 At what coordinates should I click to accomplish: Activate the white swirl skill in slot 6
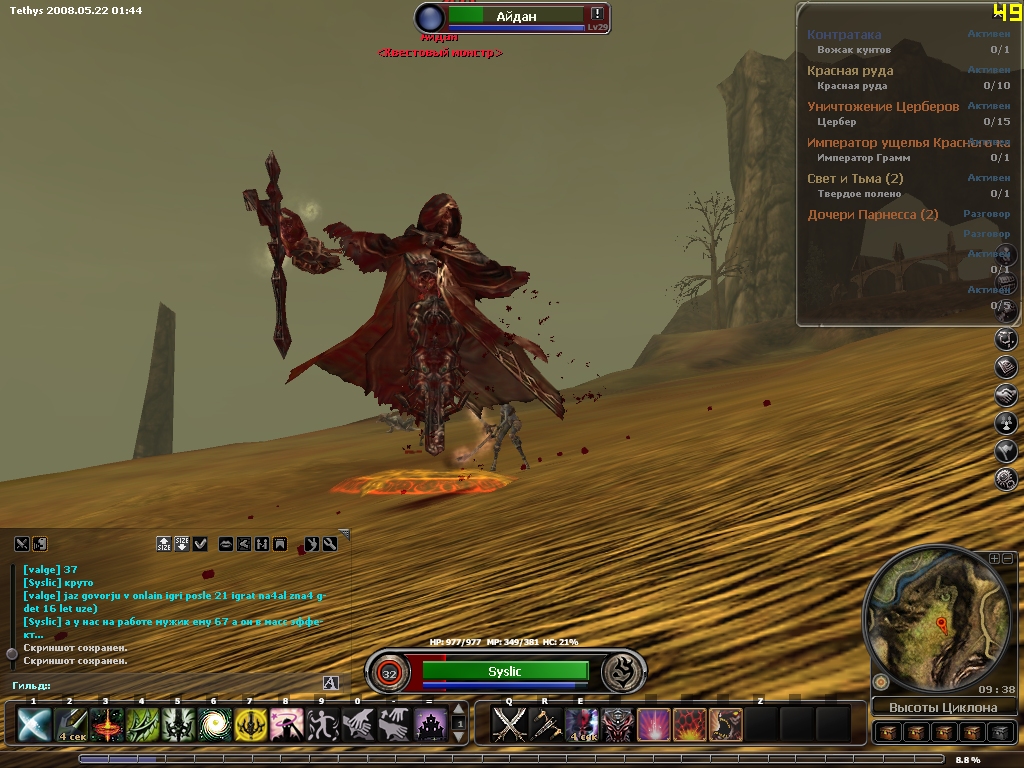click(x=214, y=723)
